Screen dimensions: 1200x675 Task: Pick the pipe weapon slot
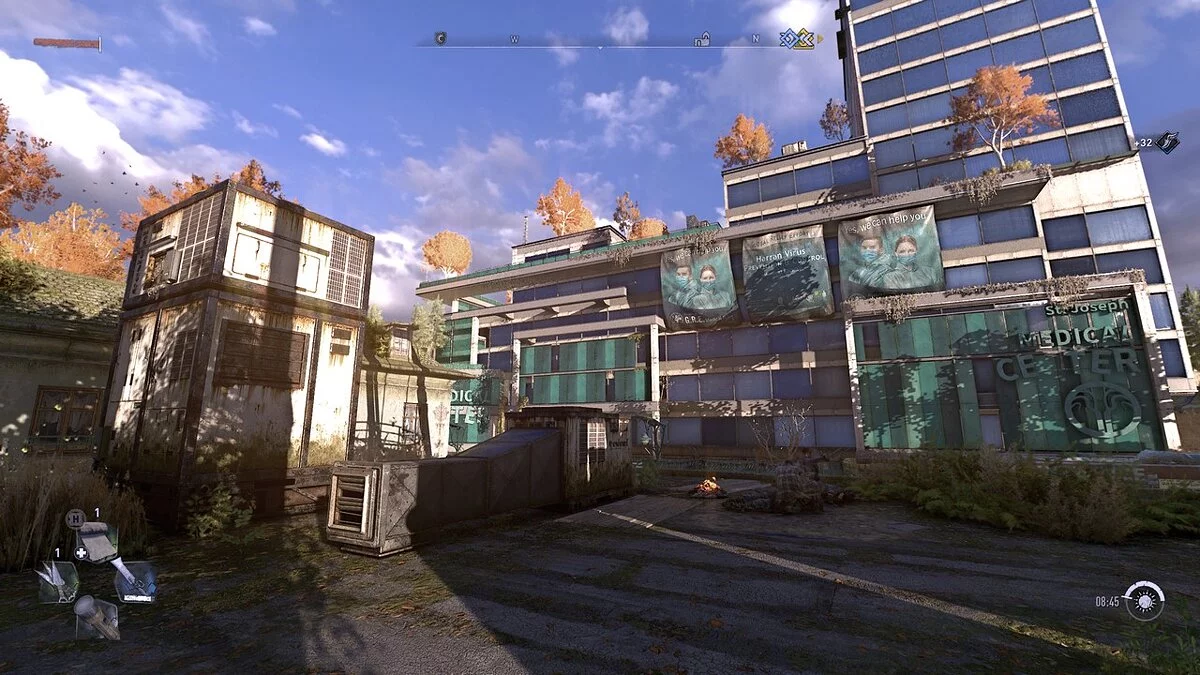[97, 617]
